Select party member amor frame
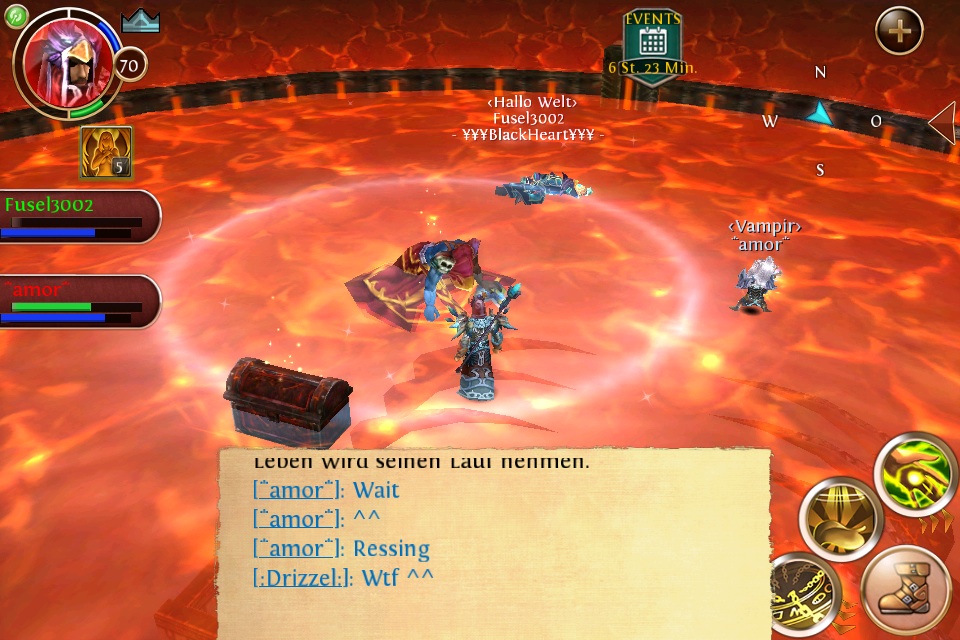The image size is (960, 640). pyautogui.click(x=78, y=301)
